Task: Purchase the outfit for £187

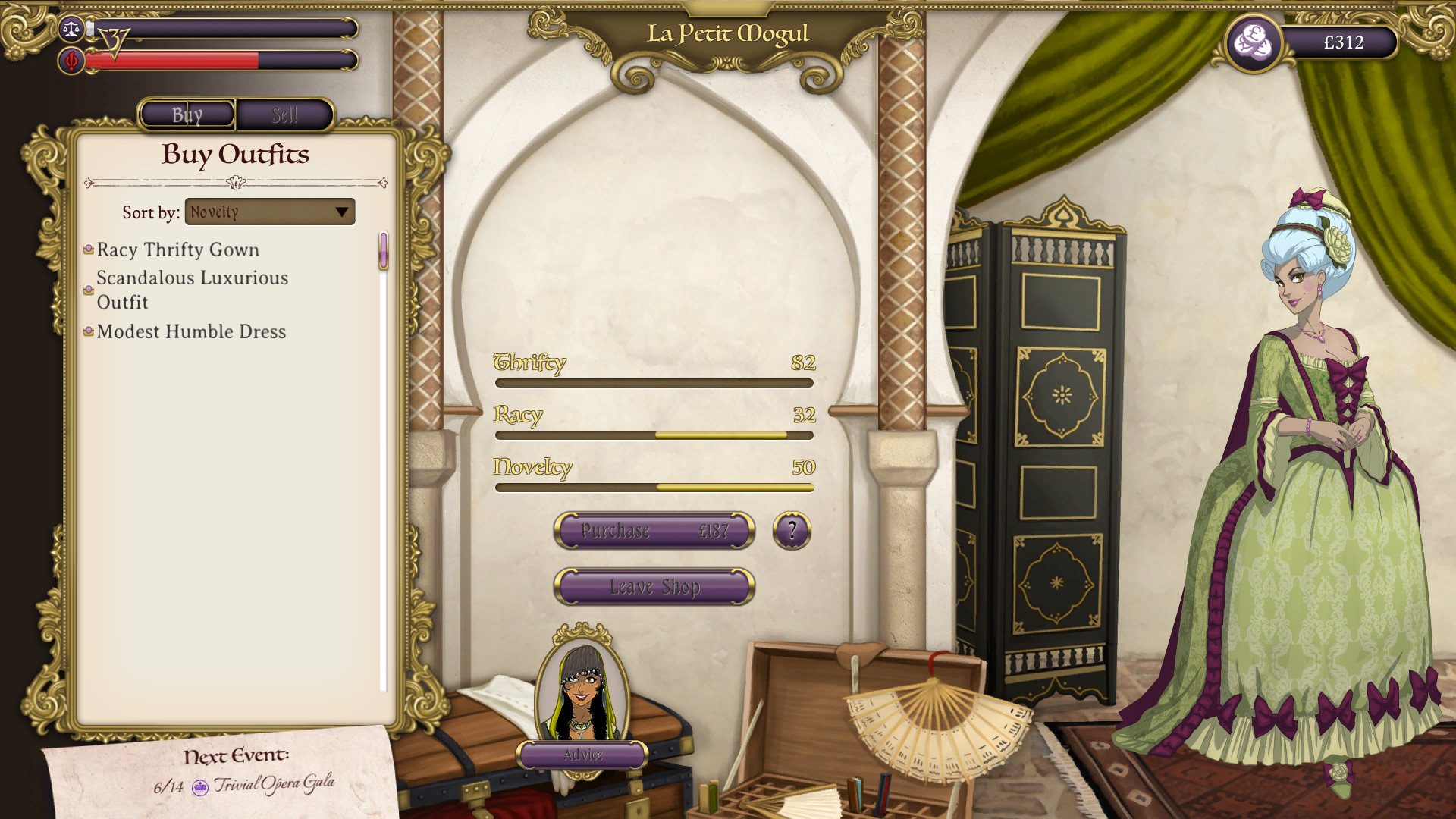Action: click(654, 531)
